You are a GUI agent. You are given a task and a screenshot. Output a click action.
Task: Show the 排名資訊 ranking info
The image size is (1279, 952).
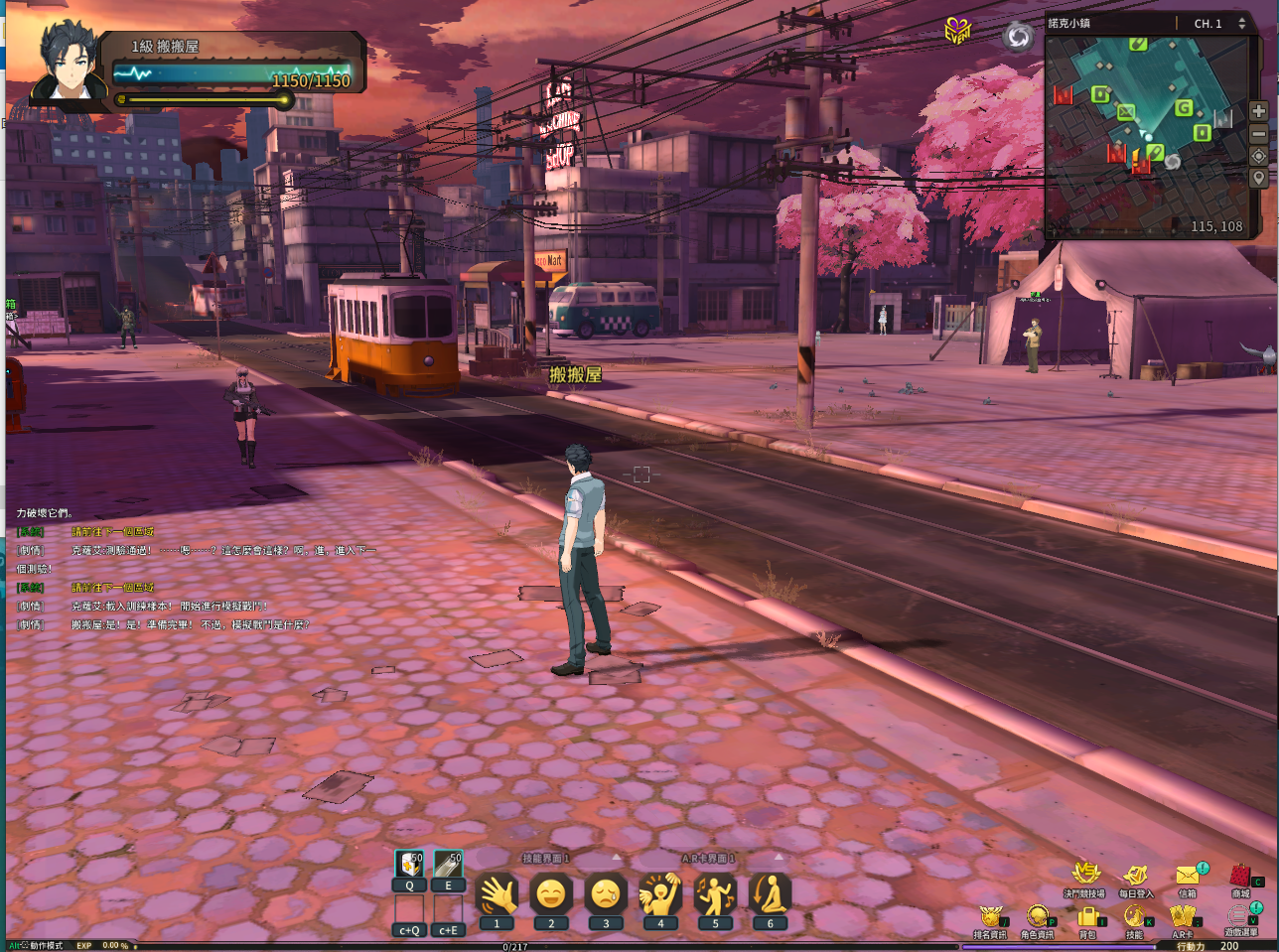click(x=990, y=916)
